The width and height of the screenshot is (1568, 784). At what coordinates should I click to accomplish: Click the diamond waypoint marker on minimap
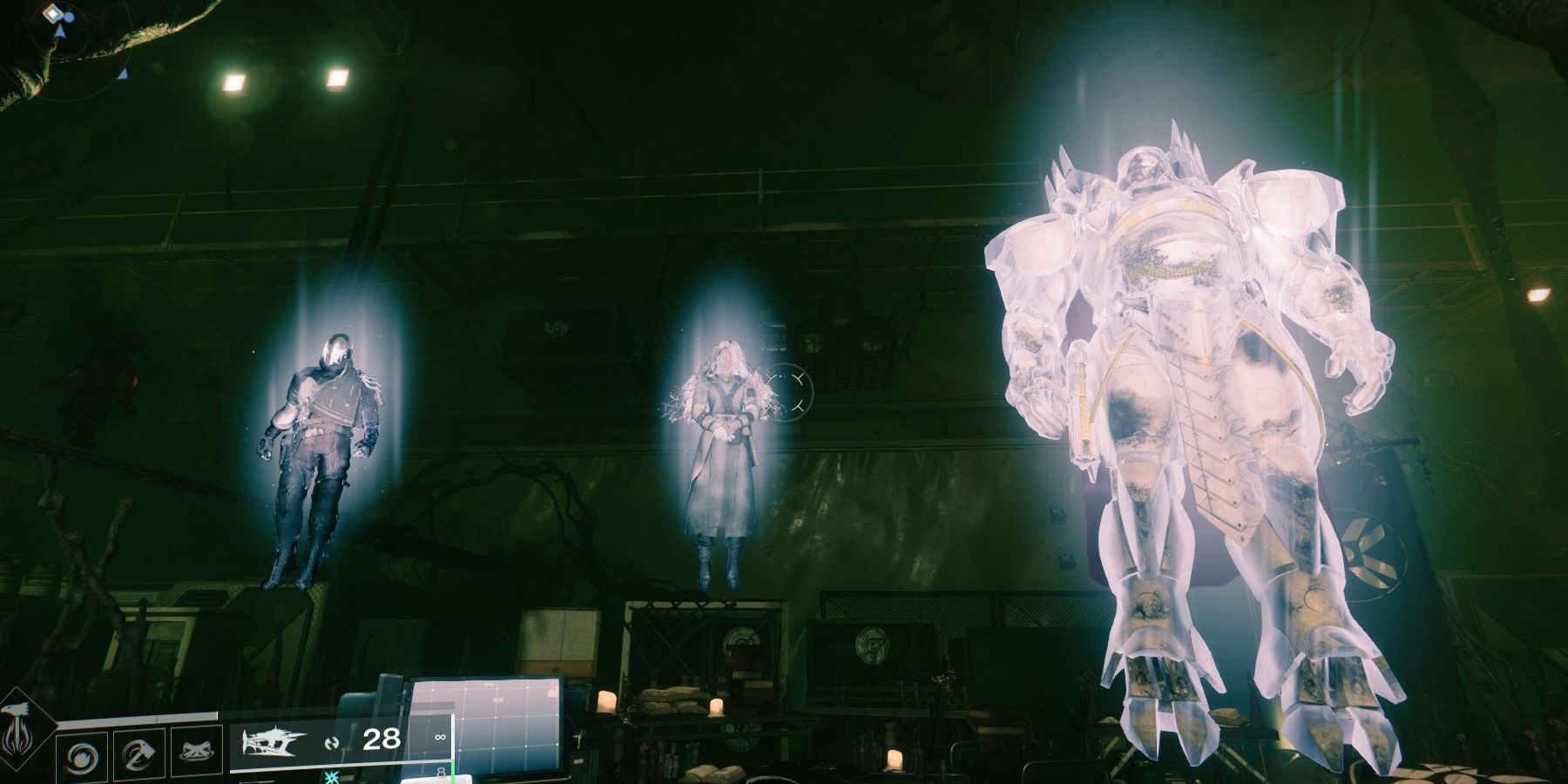53,13
